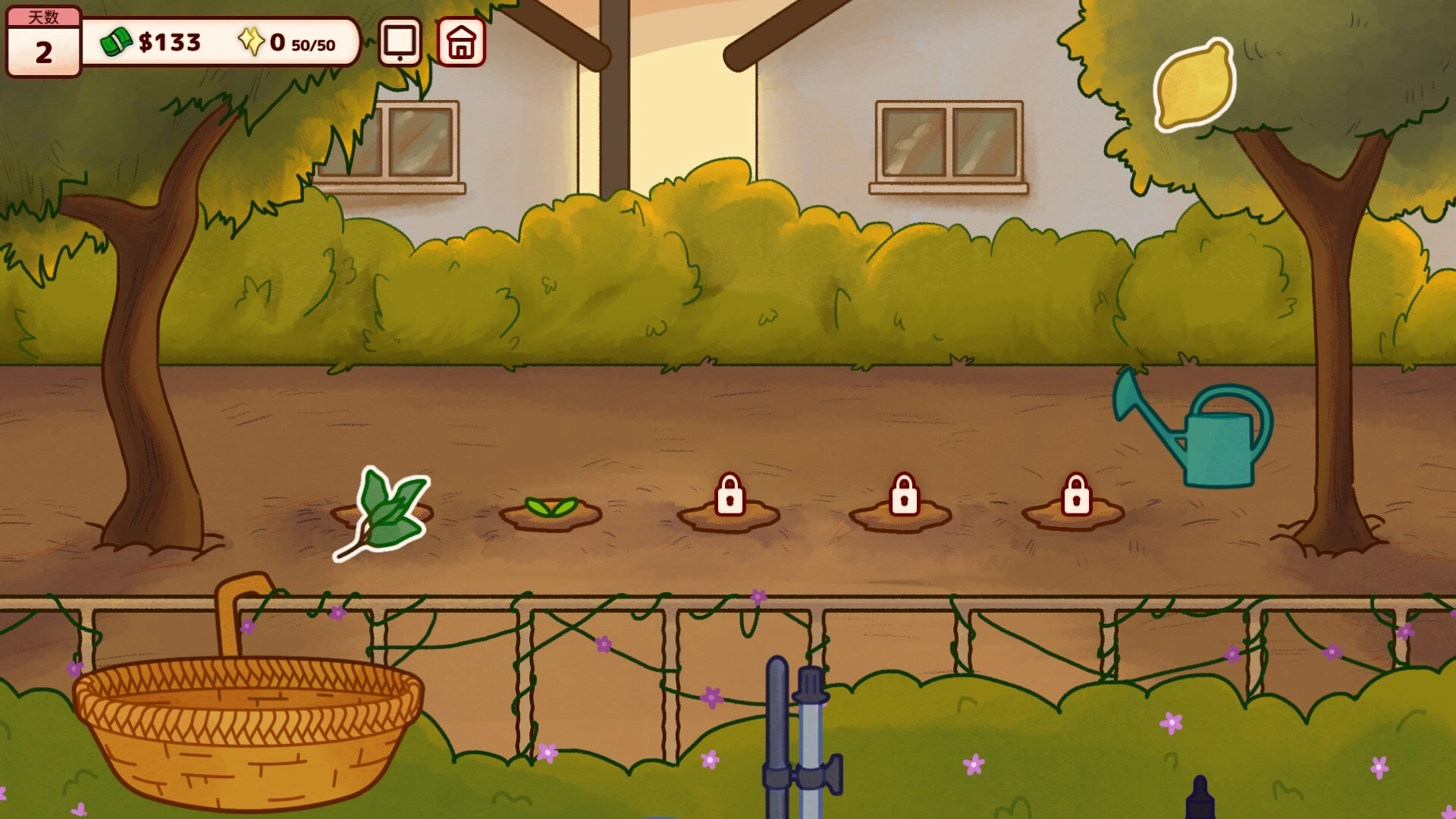Pick the ripe lemon from the tree
The width and height of the screenshot is (1456, 819).
1194,85
